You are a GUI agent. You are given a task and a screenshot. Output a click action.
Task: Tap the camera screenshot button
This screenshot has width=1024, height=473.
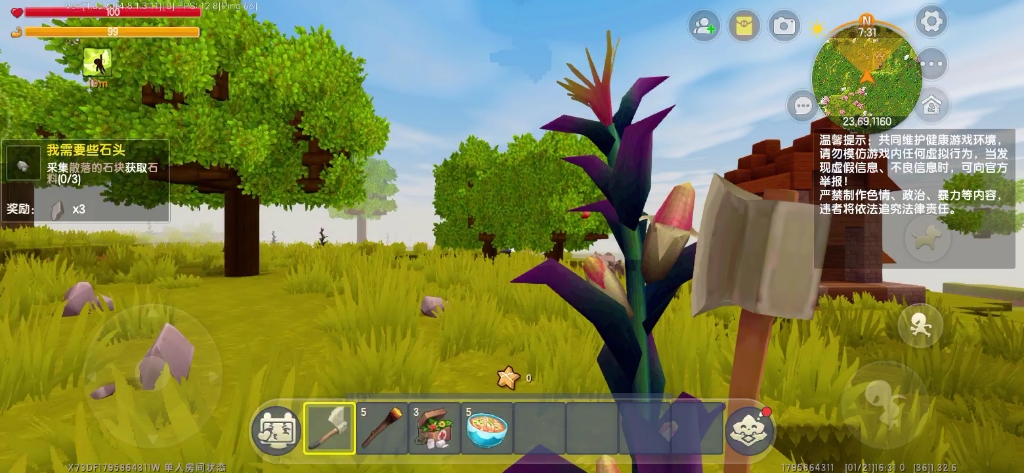(784, 26)
